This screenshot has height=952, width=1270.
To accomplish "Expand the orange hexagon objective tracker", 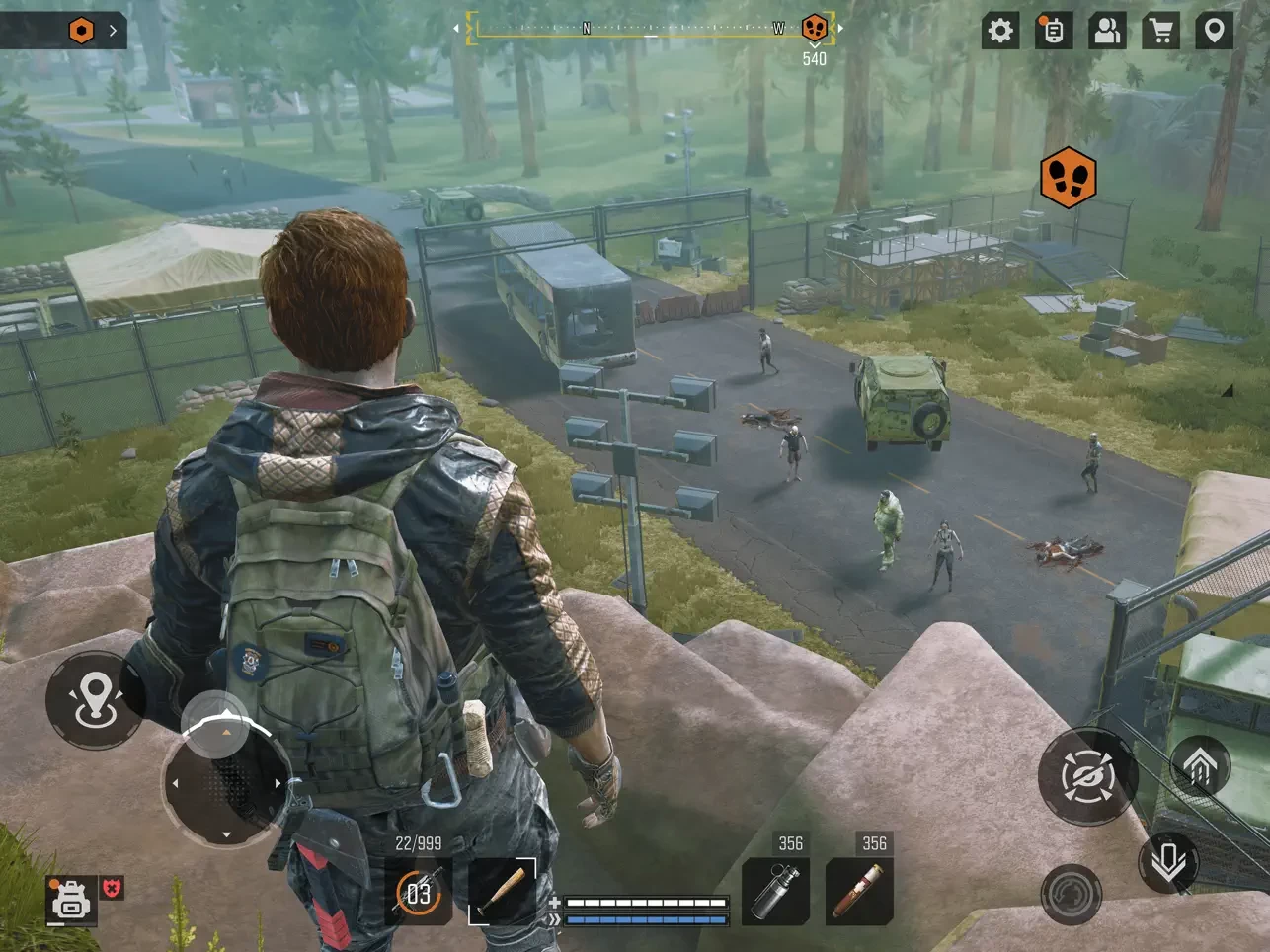I will tap(82, 31).
